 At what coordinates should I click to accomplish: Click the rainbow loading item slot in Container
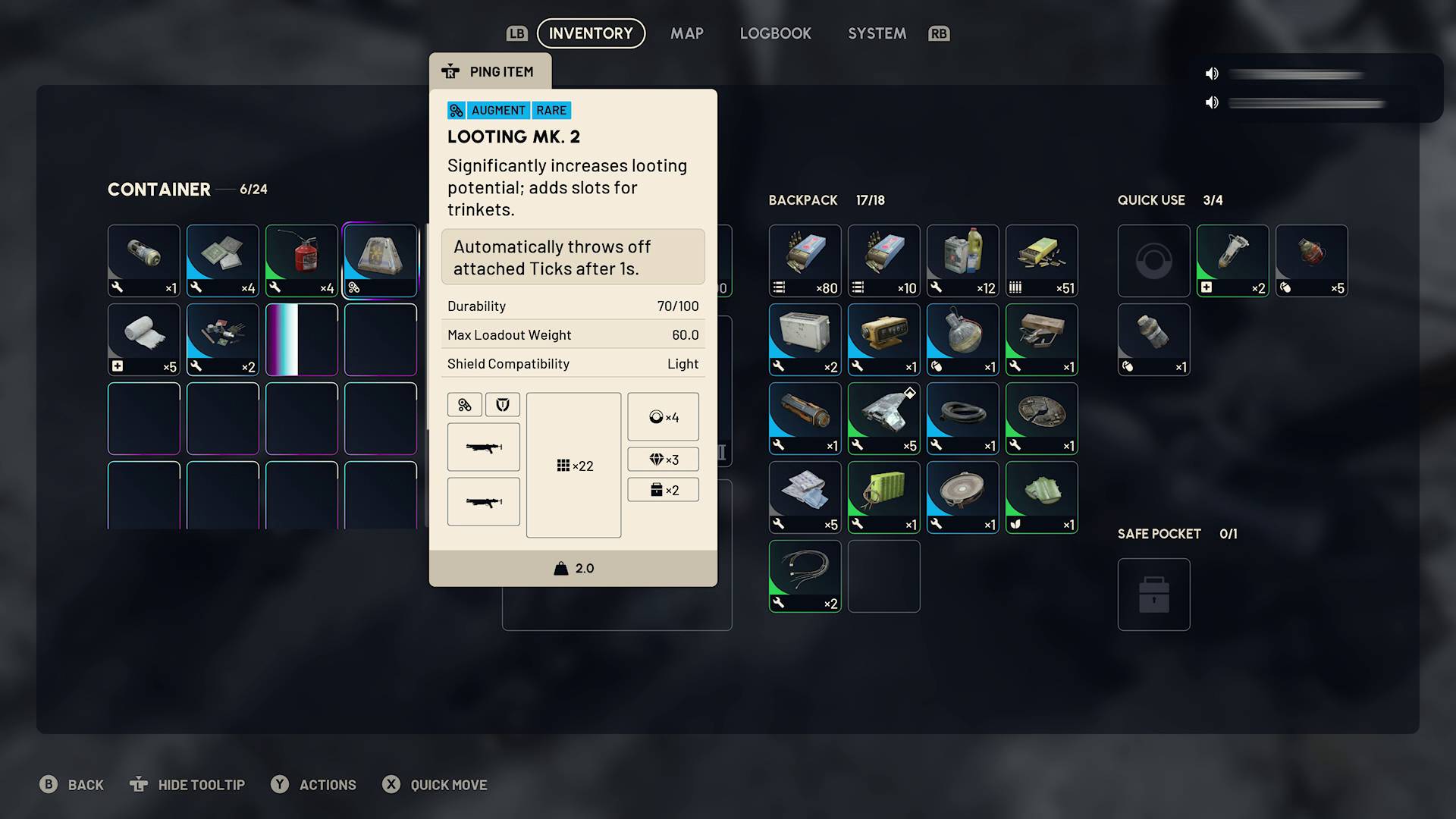pos(301,339)
